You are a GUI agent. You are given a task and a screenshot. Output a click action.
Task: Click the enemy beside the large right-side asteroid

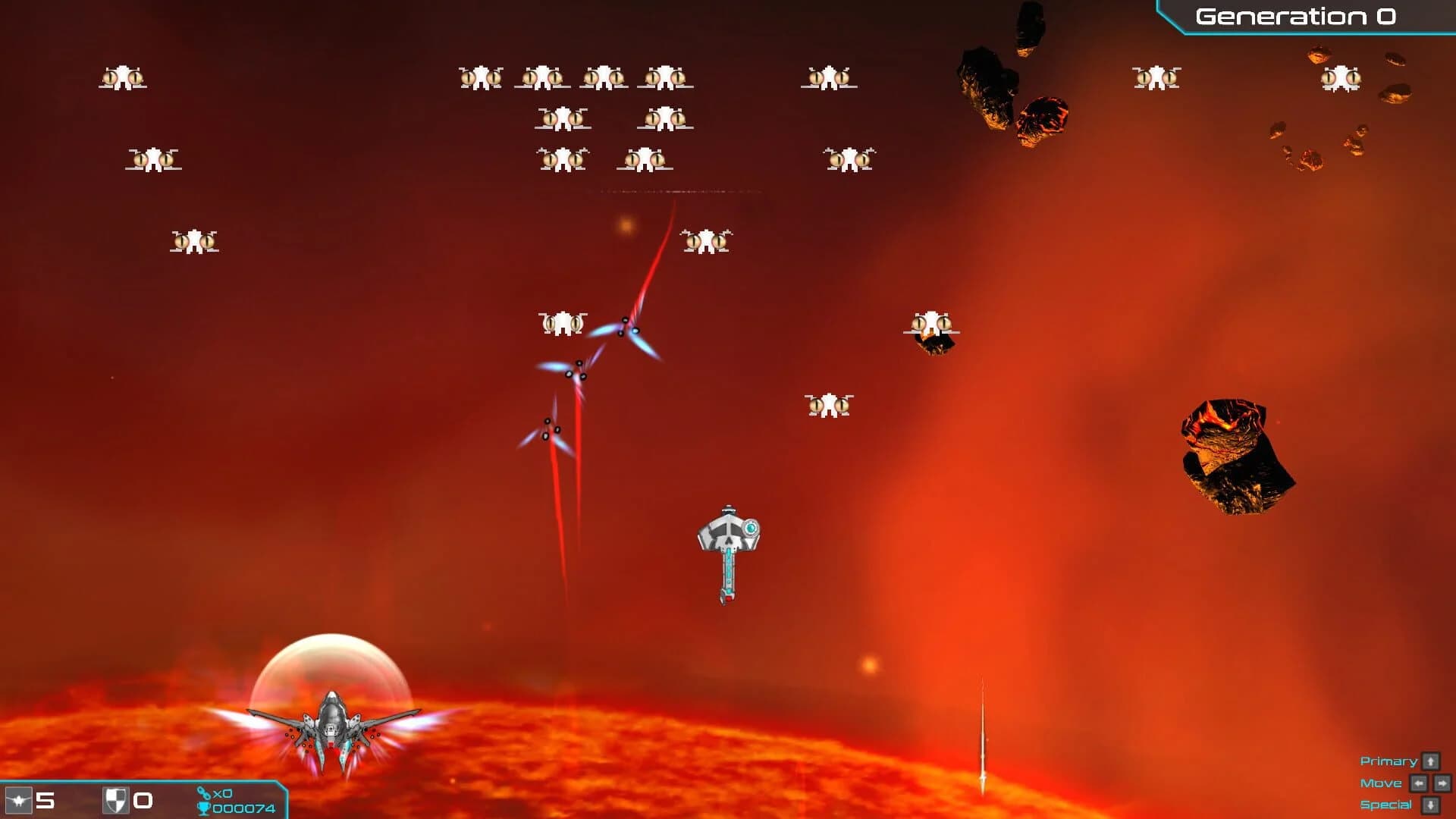[x=931, y=325]
